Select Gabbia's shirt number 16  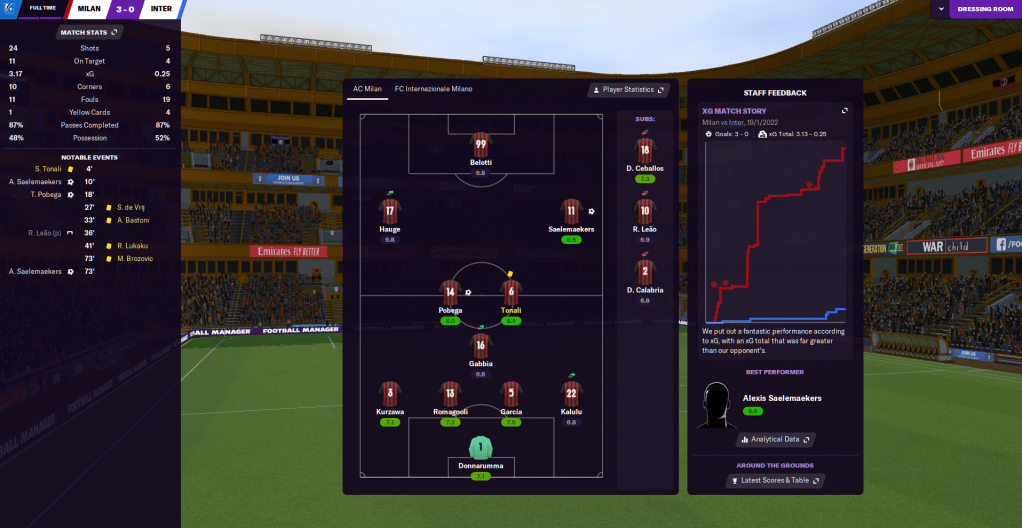(481, 346)
